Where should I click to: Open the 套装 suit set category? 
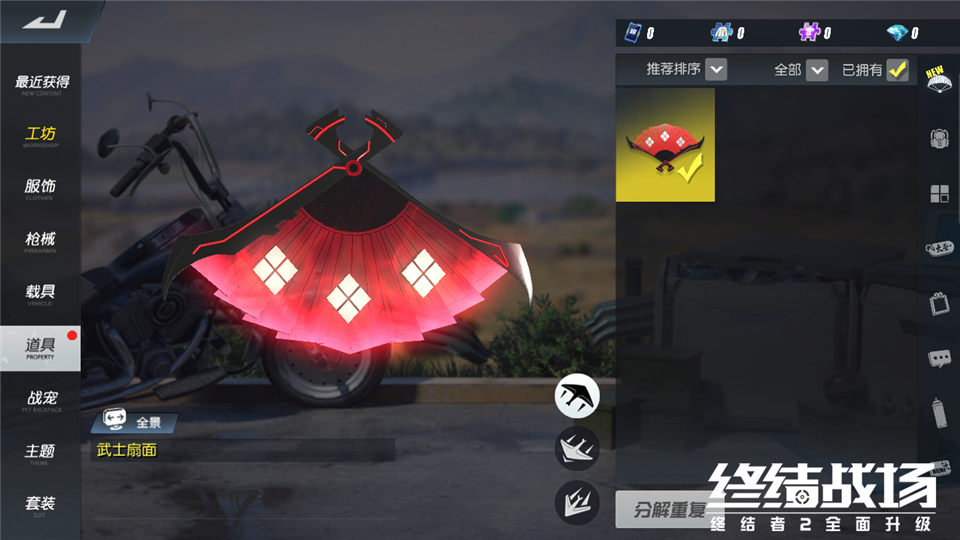41,505
